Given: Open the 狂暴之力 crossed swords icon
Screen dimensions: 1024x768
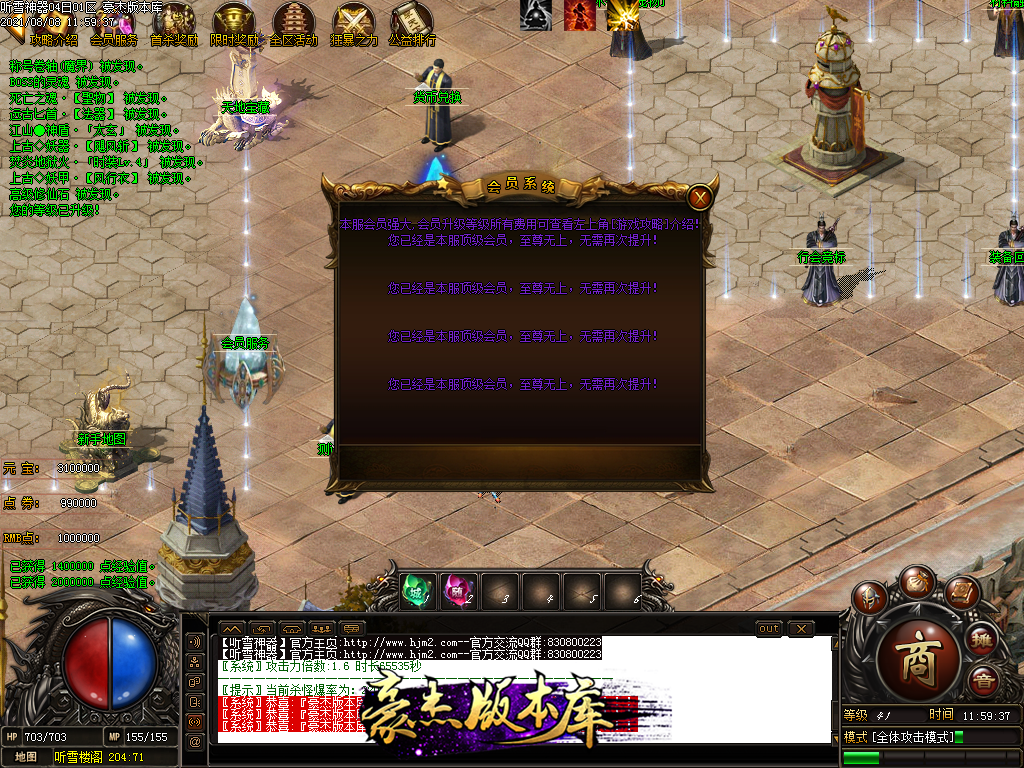Looking at the screenshot, I should point(354,24).
